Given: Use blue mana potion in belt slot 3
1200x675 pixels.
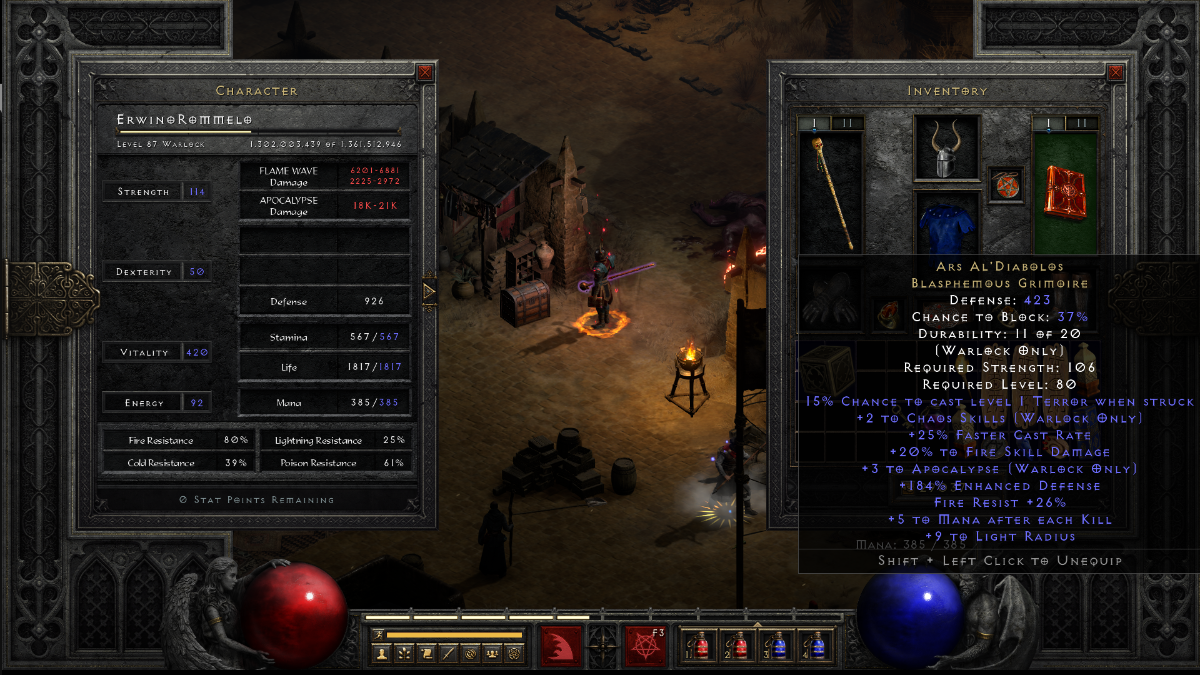Looking at the screenshot, I should click(x=778, y=647).
